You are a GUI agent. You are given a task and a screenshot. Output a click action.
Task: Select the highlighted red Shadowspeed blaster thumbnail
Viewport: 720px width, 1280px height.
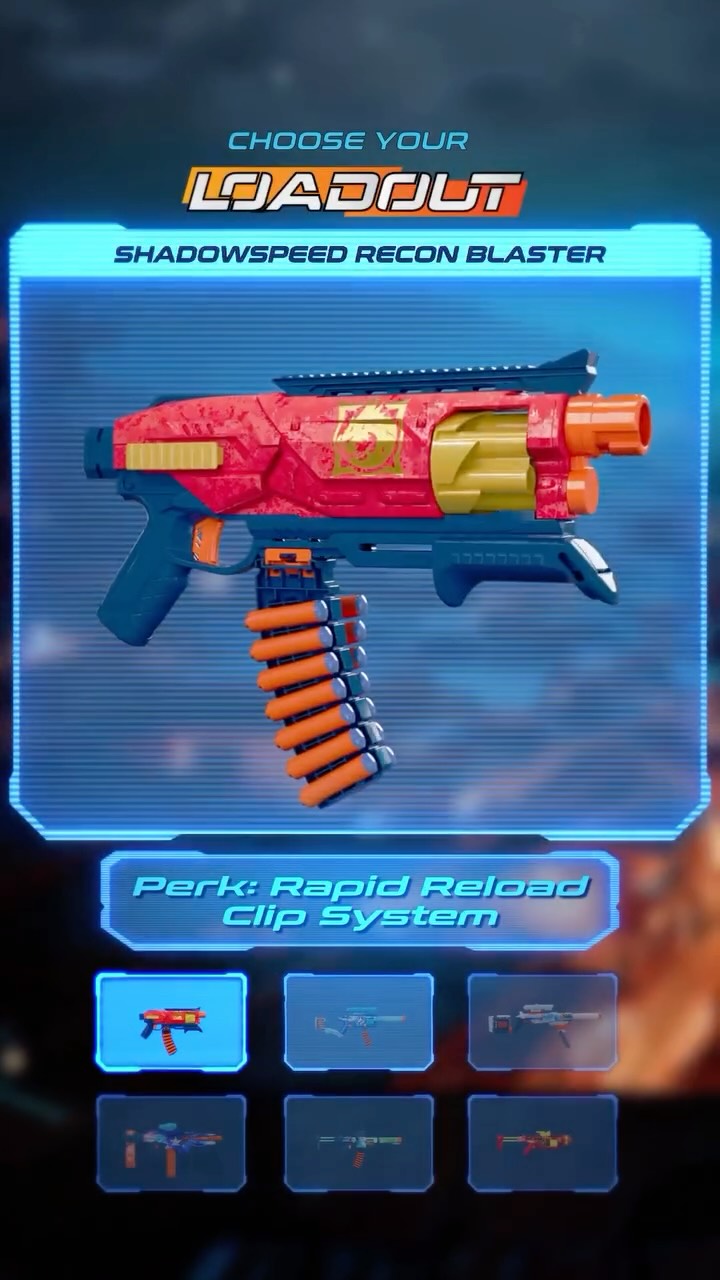[171, 1022]
